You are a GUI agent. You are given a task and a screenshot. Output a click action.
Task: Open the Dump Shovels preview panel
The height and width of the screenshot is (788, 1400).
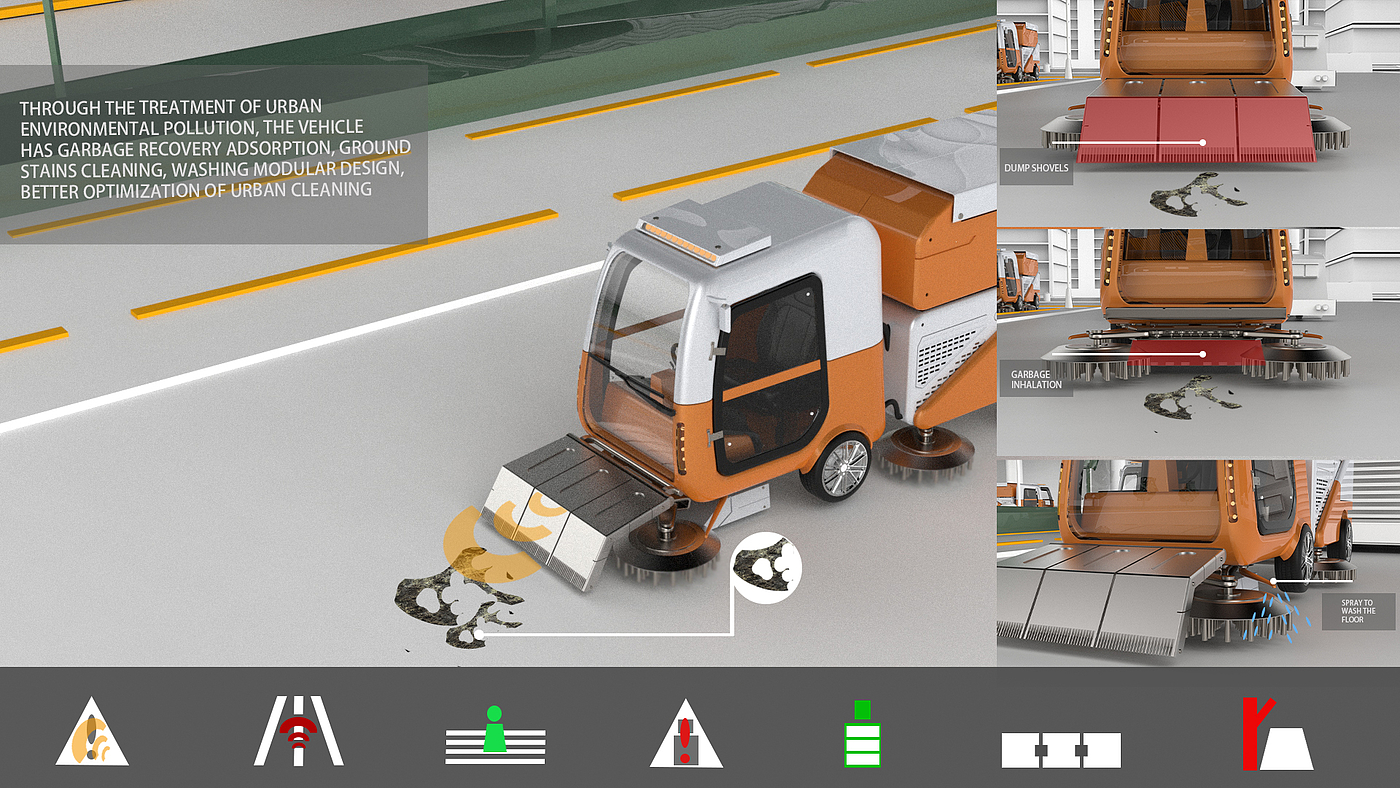pos(1198,112)
